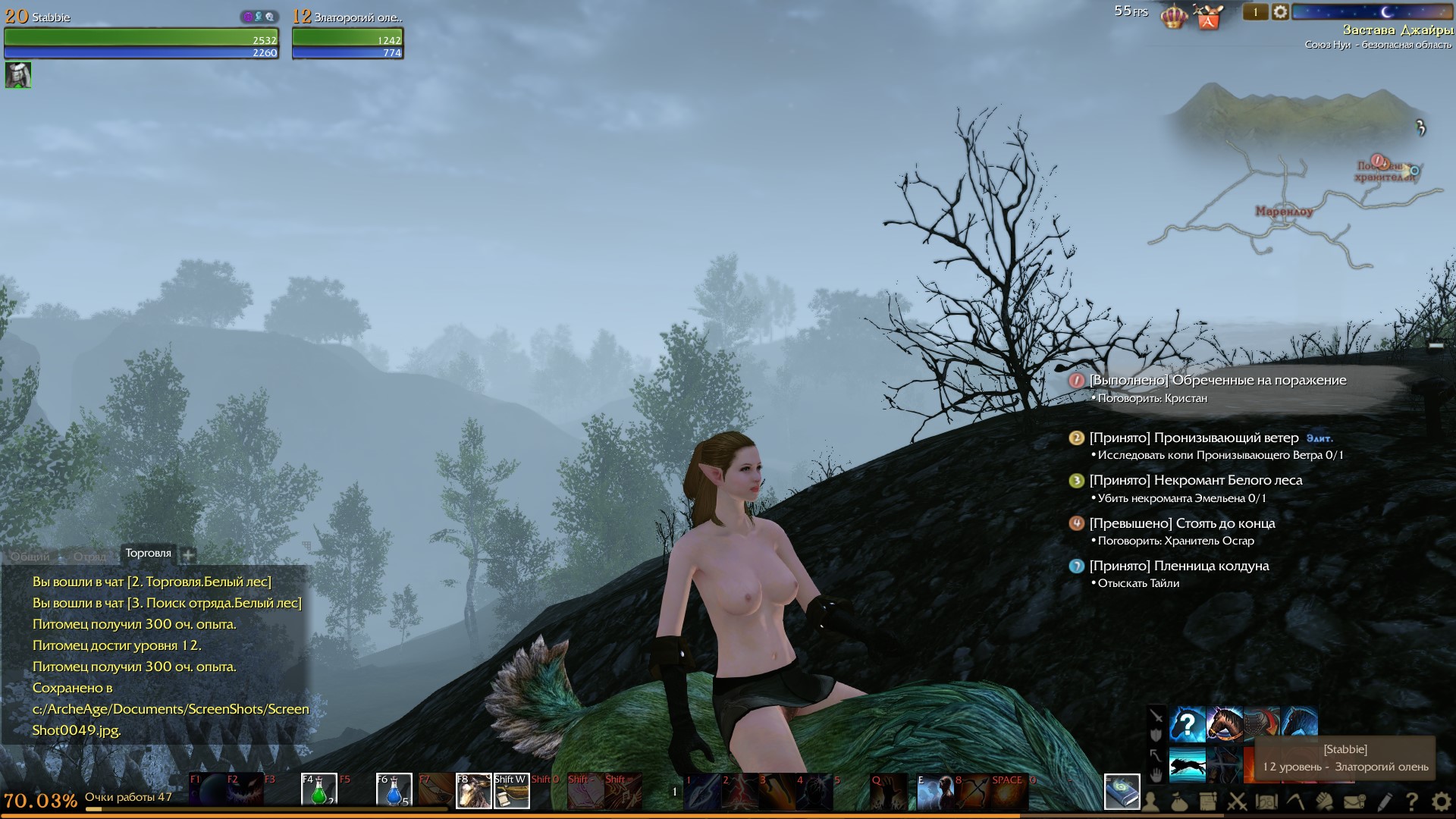Click the gear button beside the day-night bar
1456x819 pixels.
[x=1280, y=12]
